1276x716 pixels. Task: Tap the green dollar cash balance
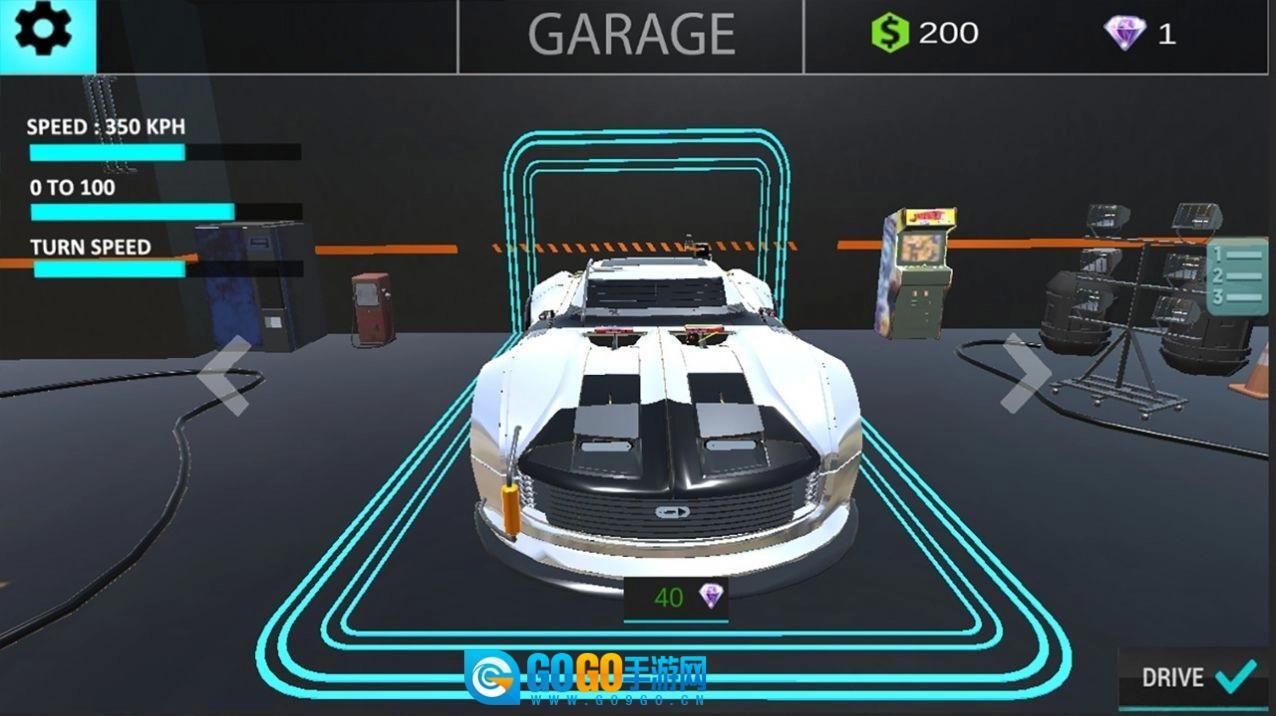923,34
